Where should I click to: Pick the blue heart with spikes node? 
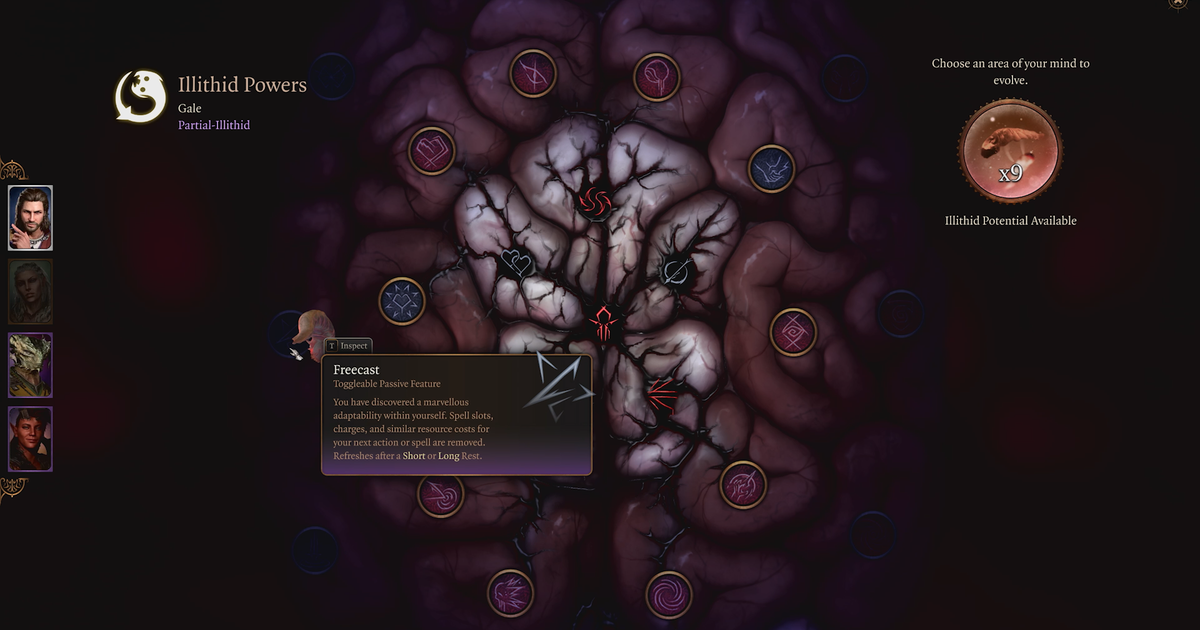point(402,301)
